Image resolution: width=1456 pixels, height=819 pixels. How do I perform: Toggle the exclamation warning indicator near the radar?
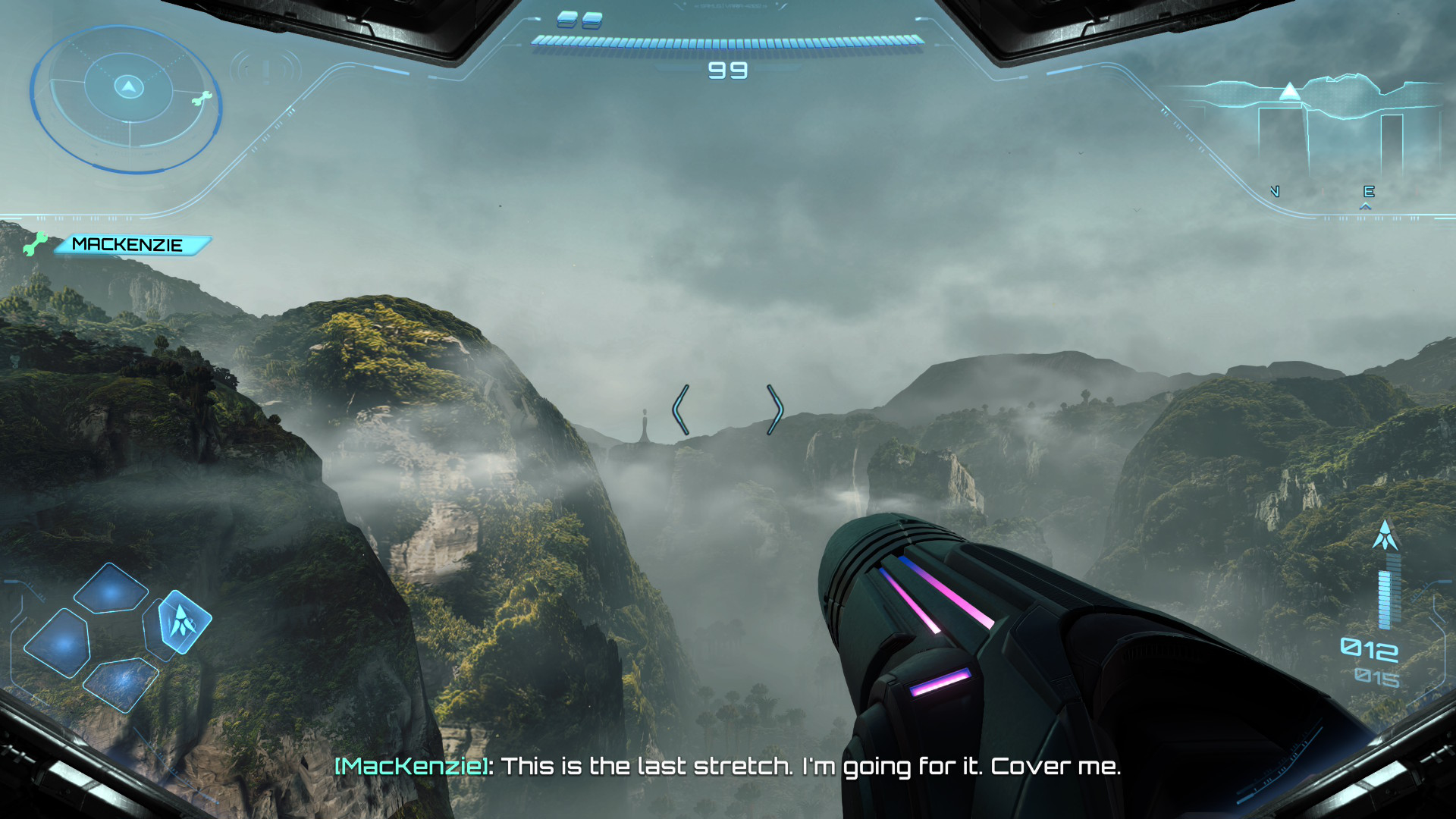point(265,72)
